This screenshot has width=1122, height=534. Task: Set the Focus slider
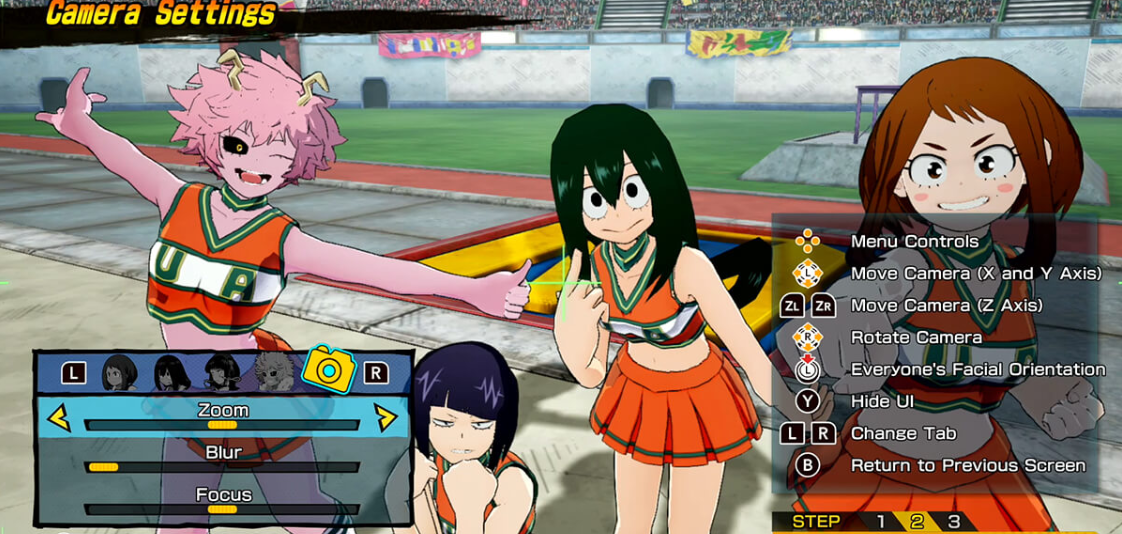tap(222, 509)
